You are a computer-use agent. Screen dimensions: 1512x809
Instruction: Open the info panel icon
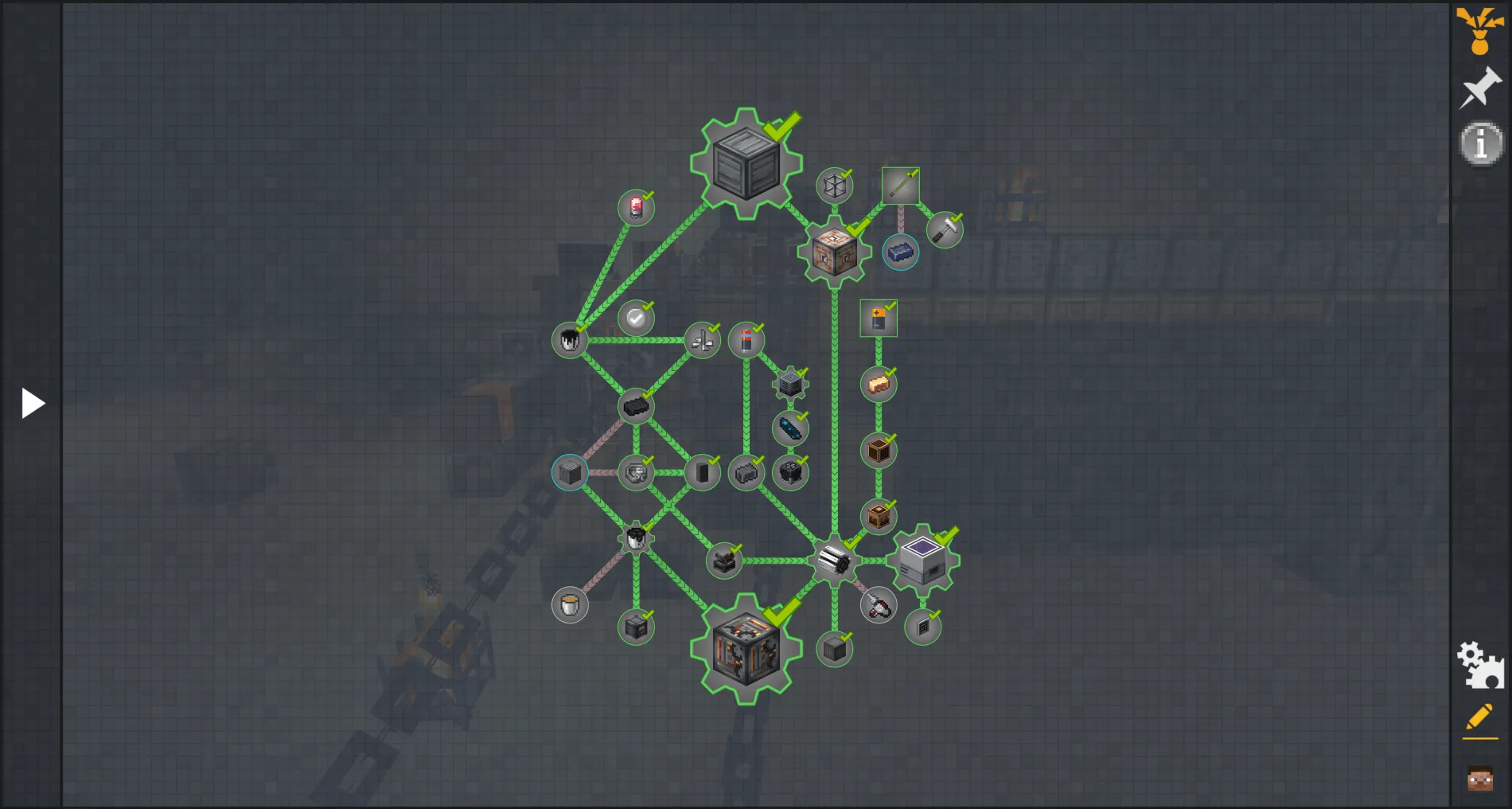[1479, 144]
